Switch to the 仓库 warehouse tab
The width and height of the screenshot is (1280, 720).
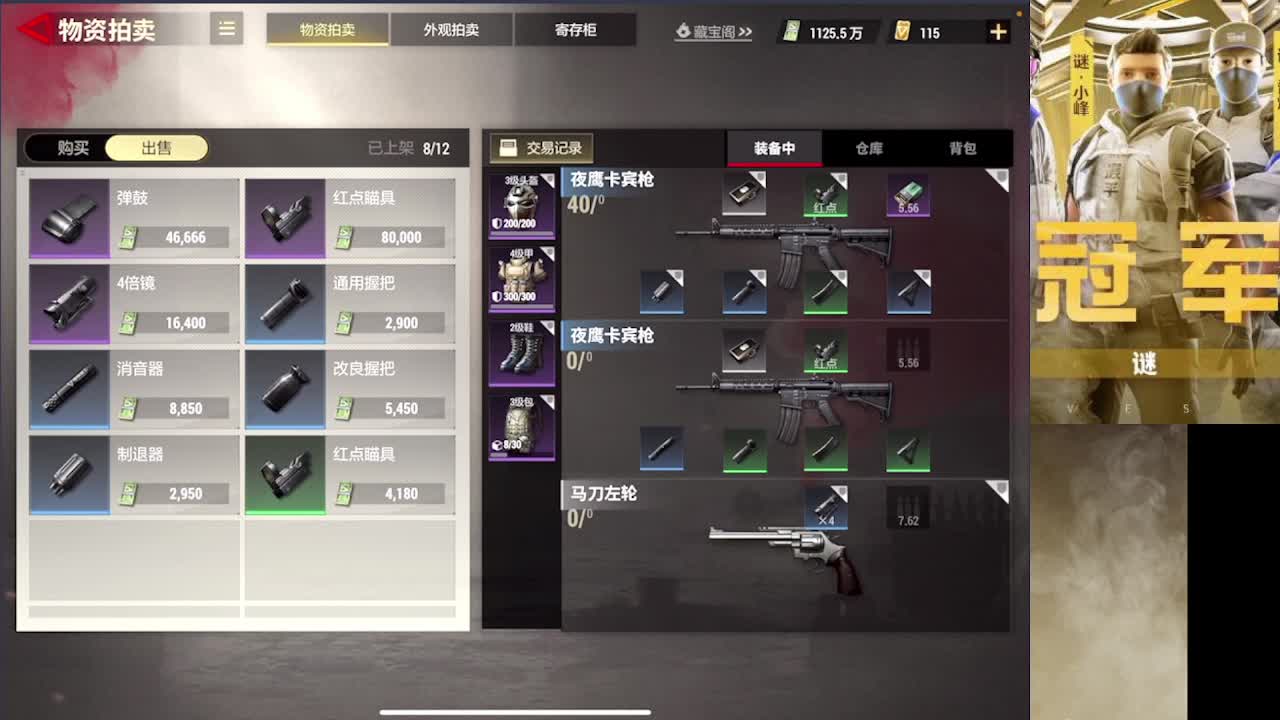(869, 147)
